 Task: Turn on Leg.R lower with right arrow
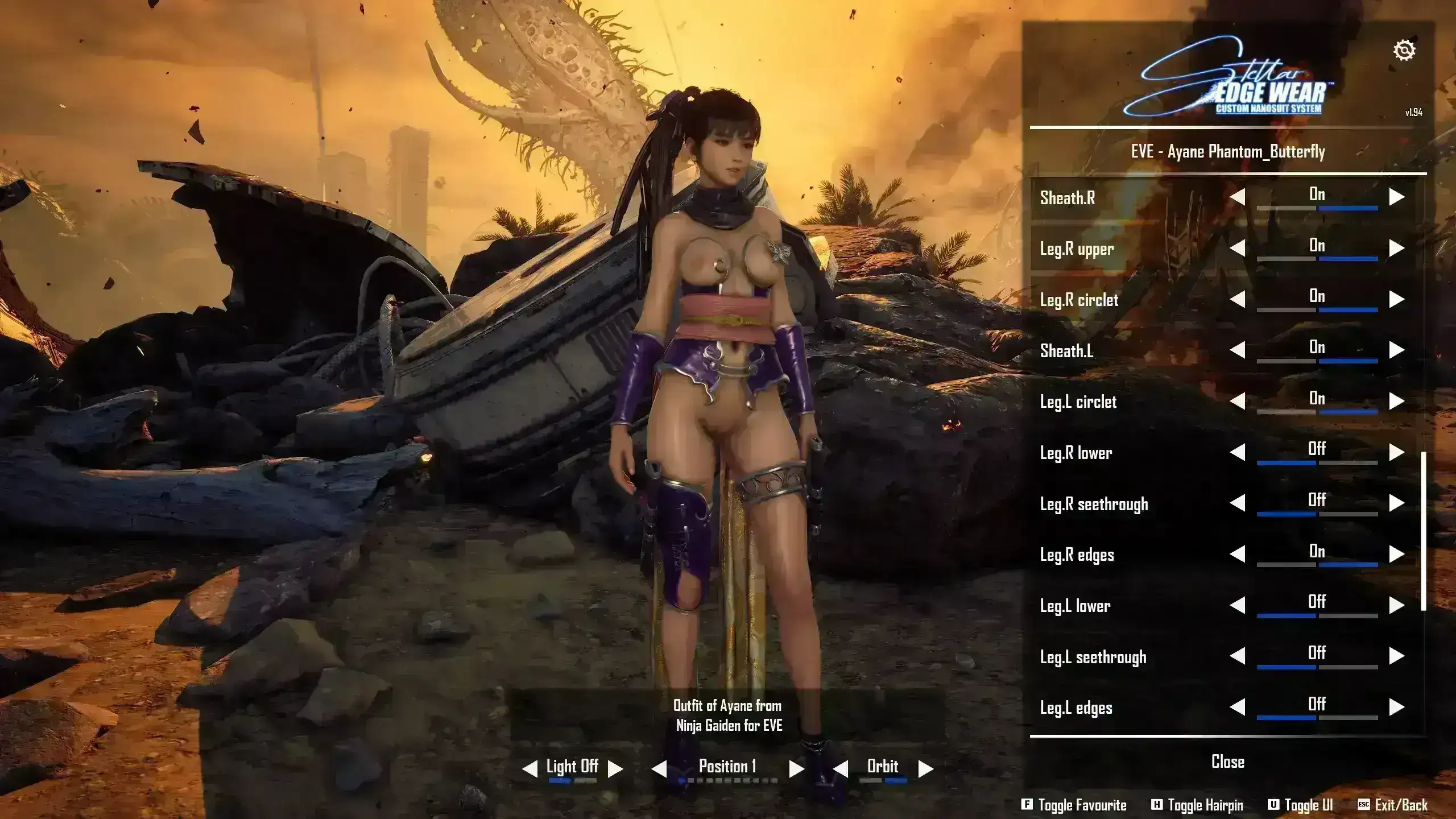point(1396,452)
